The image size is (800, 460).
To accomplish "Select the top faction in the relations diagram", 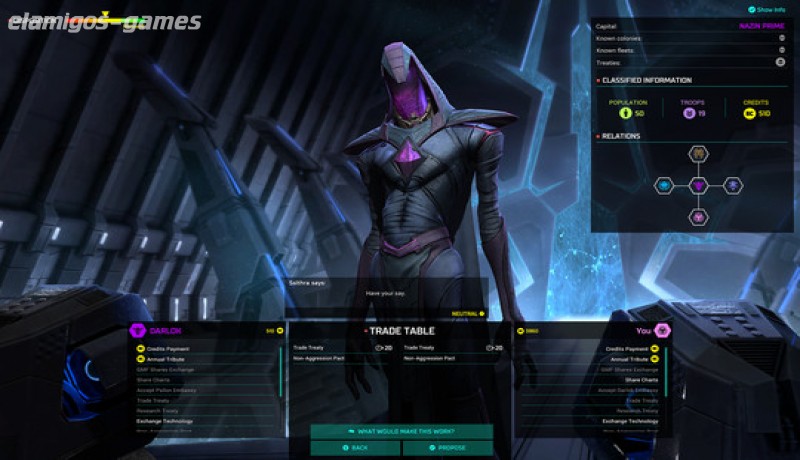I will [699, 154].
